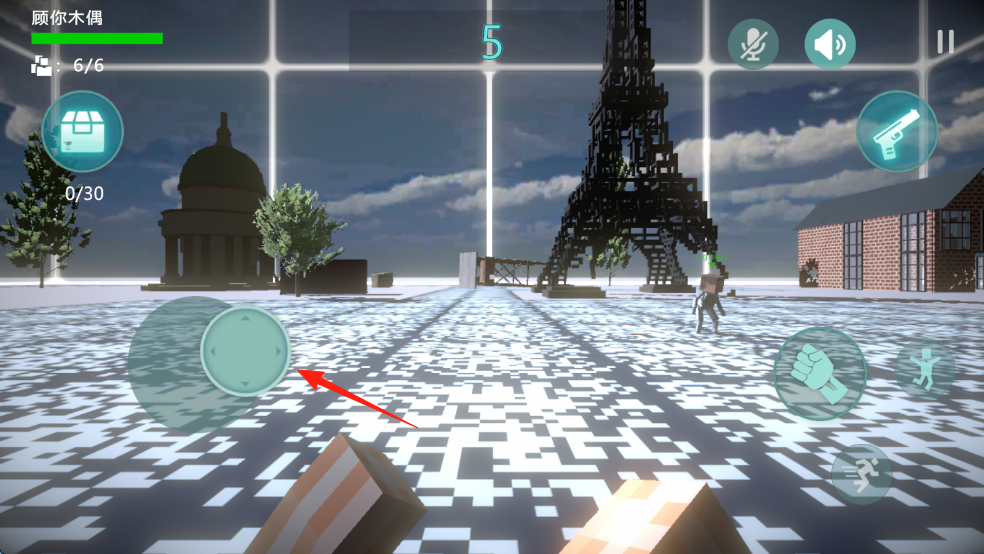Tap the sprint running figure button

(861, 474)
